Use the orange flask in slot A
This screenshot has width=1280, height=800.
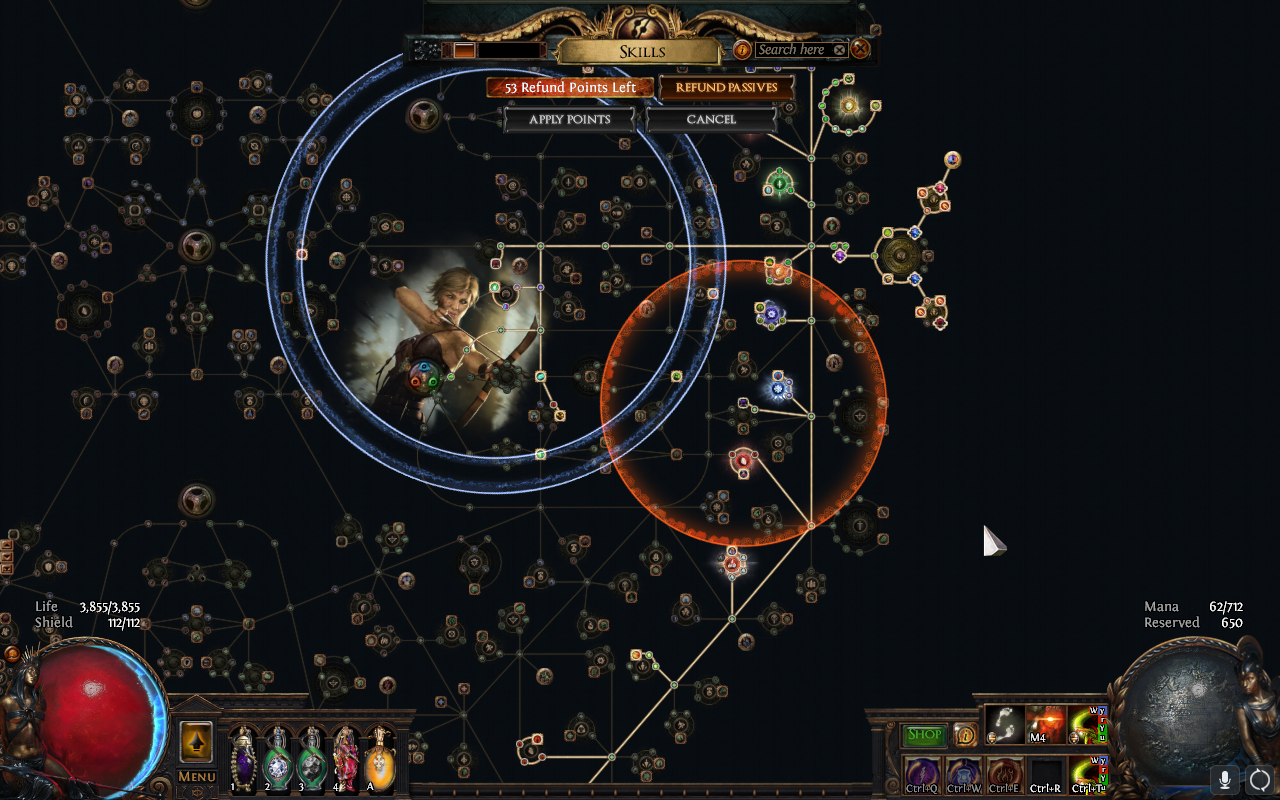(380, 760)
